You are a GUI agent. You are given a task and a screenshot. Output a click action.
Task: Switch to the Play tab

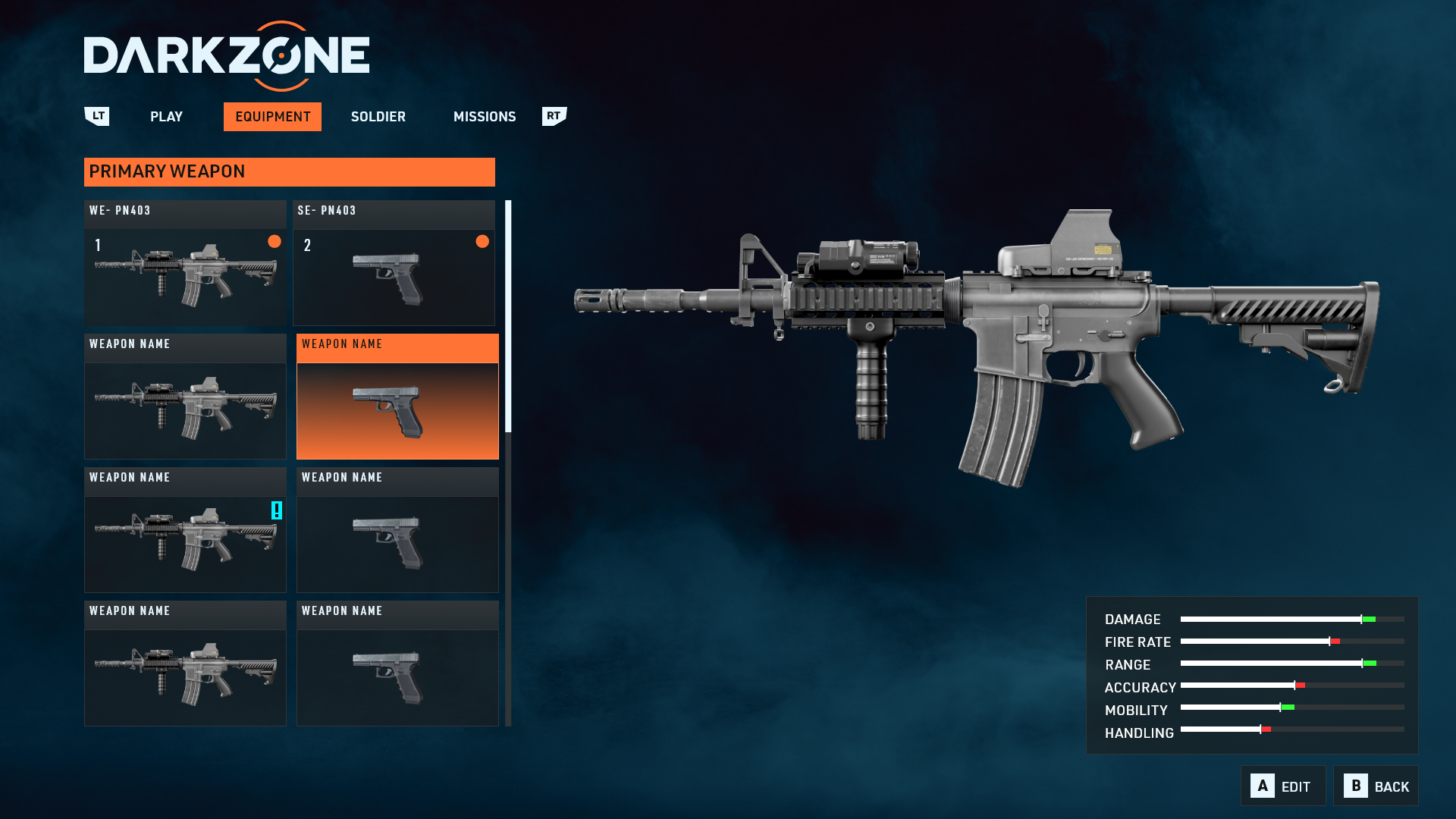[x=166, y=117]
